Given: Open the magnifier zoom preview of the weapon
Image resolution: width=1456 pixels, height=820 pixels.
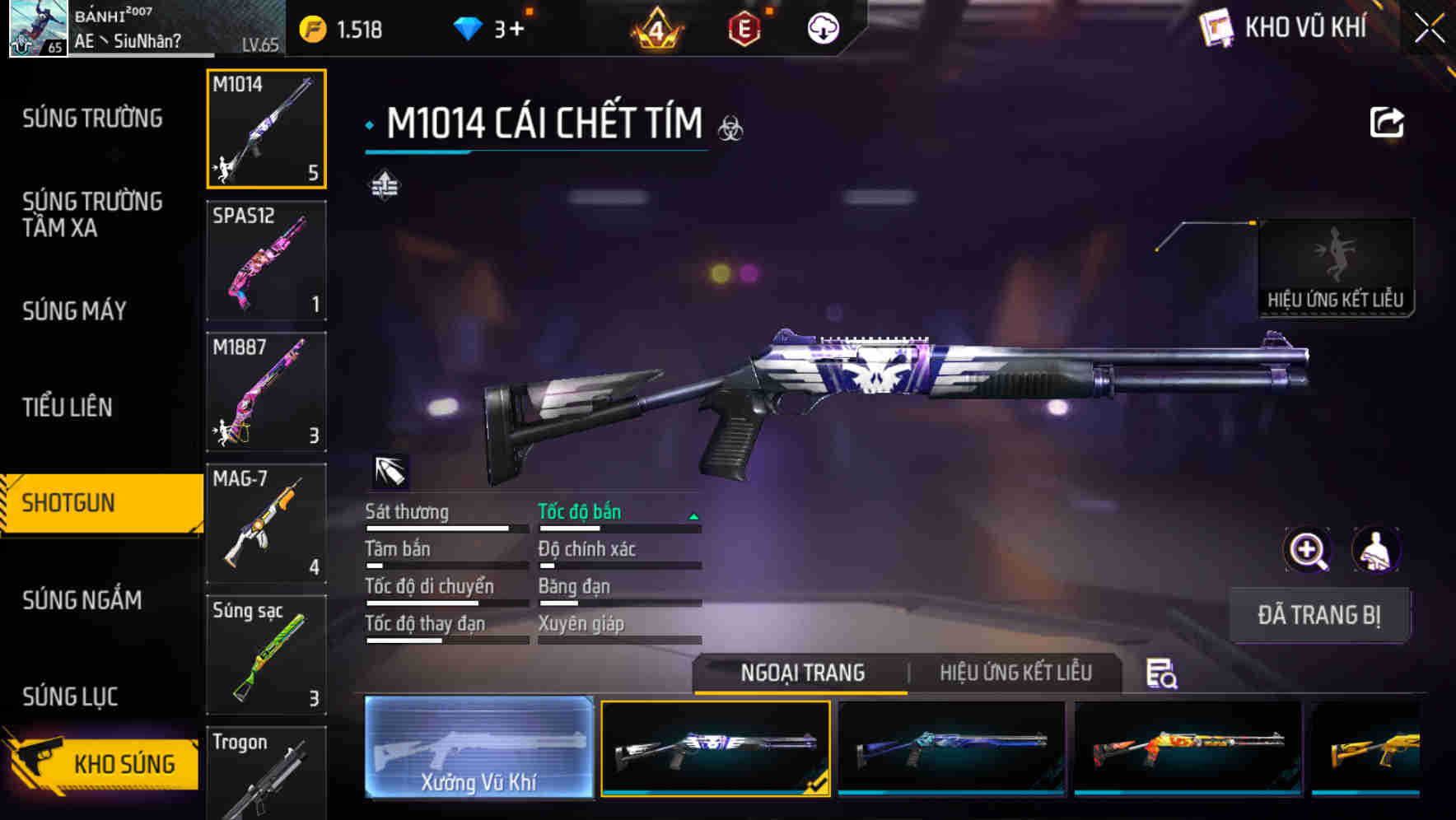Looking at the screenshot, I should 1309,550.
